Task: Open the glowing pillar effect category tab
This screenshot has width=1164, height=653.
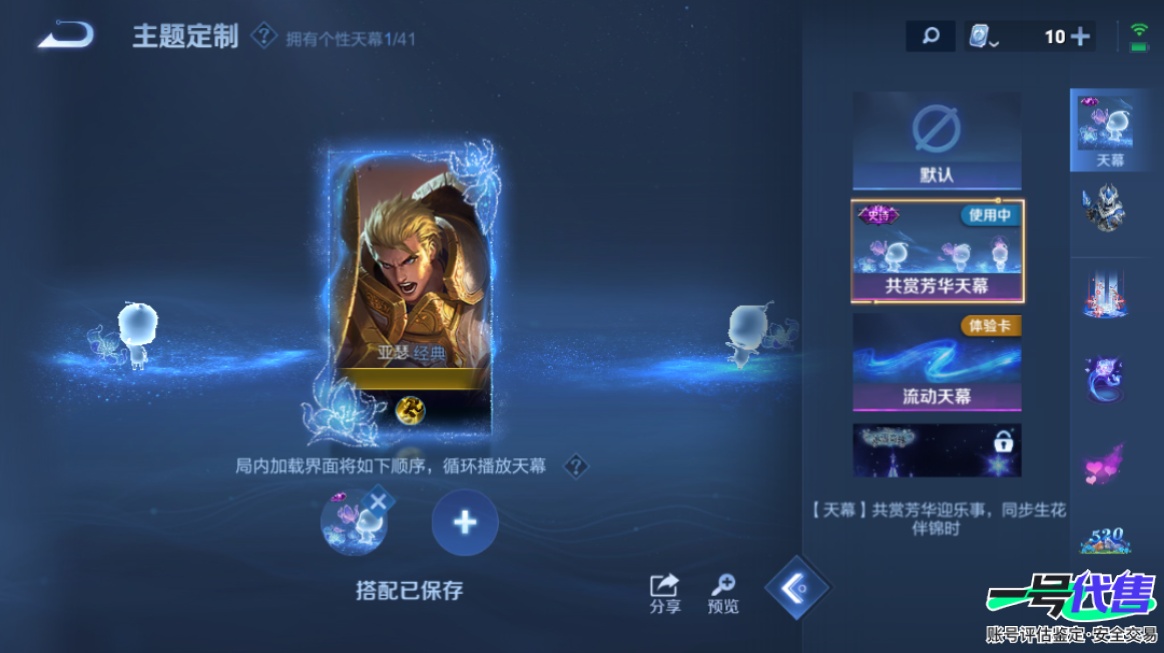Action: (x=1105, y=293)
